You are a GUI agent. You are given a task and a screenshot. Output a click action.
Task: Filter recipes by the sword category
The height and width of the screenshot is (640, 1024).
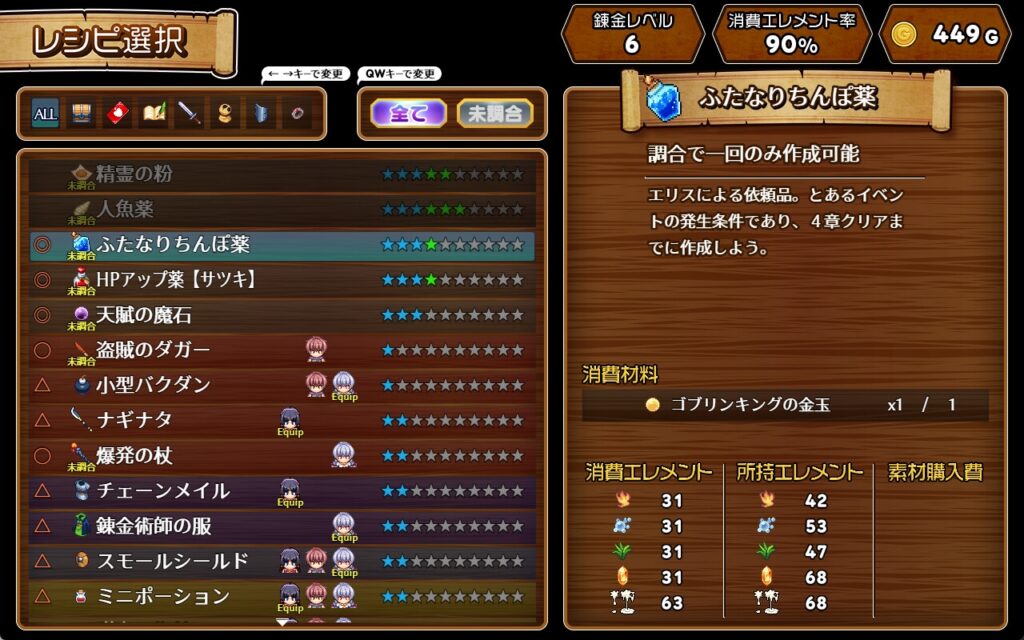click(x=190, y=114)
